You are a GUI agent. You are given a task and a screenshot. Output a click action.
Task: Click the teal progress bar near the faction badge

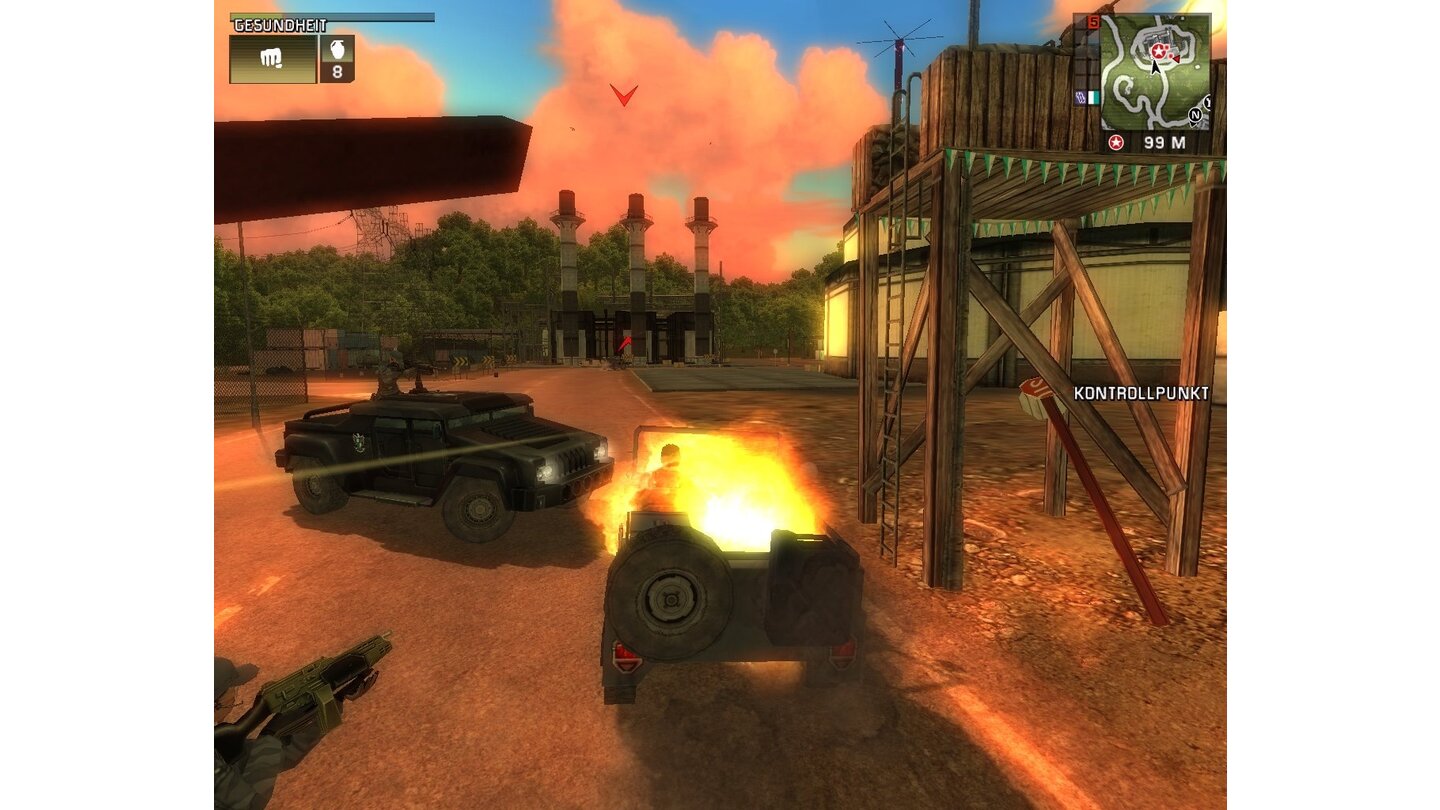tap(1094, 98)
